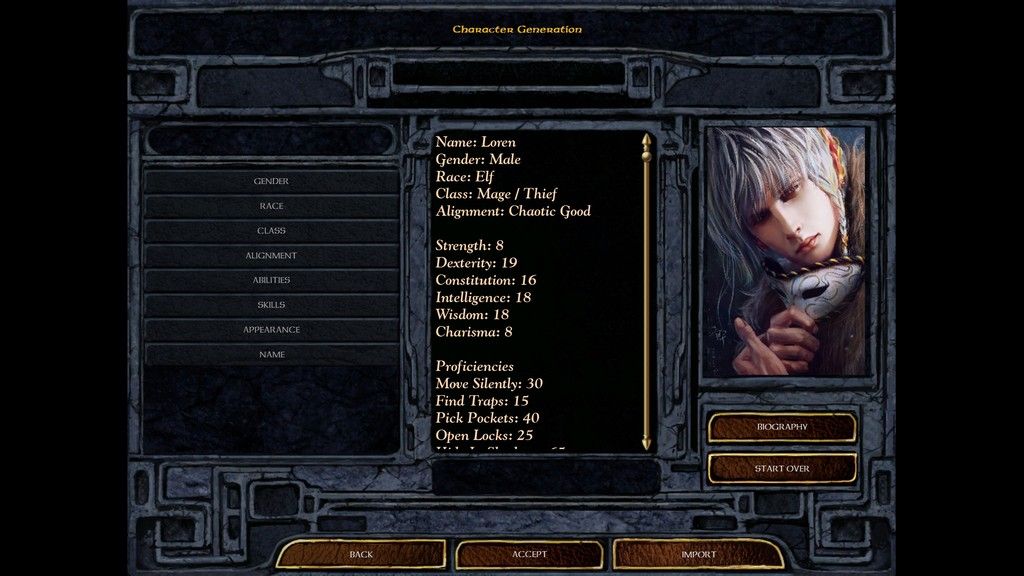Click the character summary scrollbar down arrow
1024x576 pixels.
646,441
